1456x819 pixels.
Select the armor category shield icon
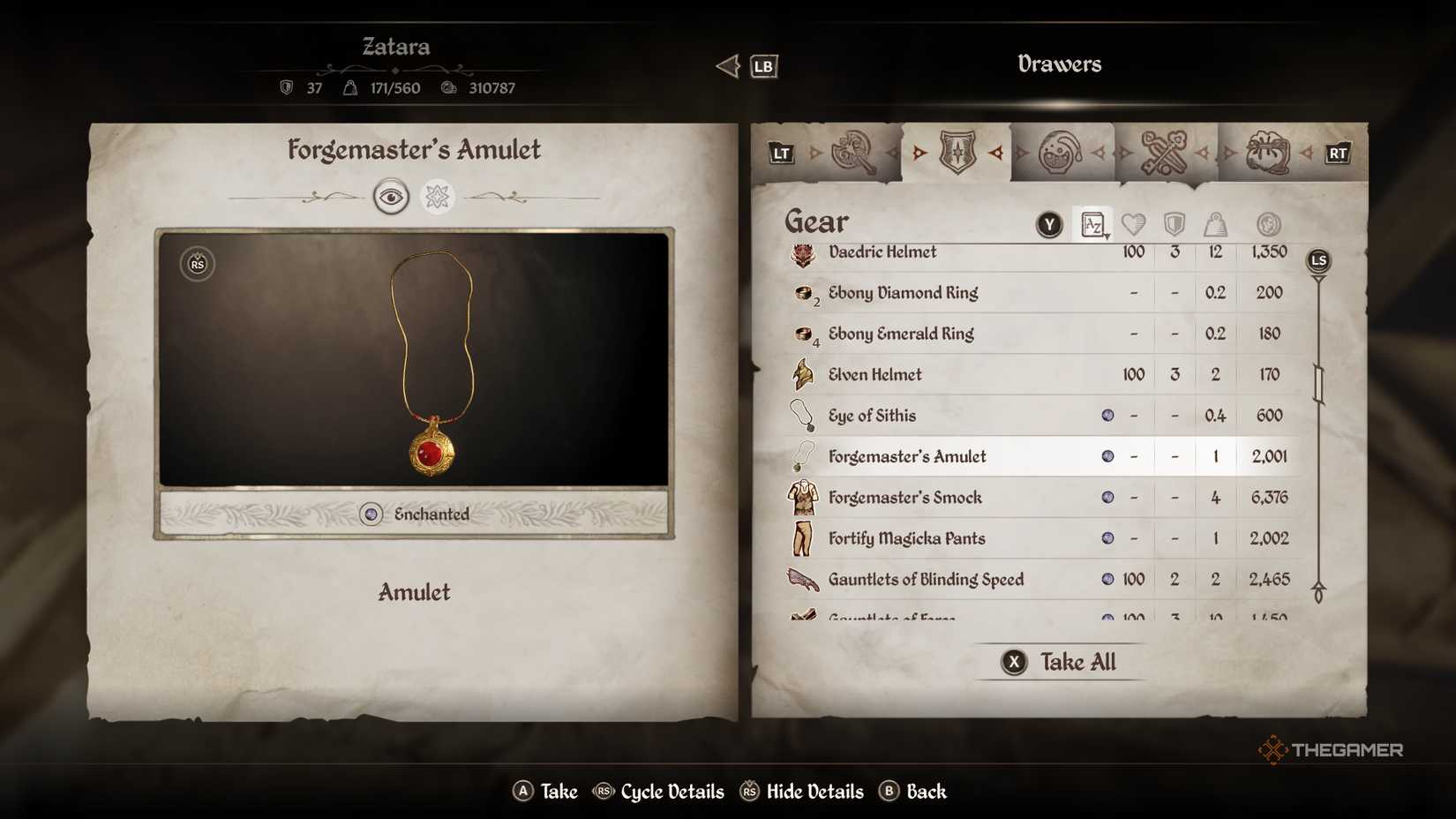point(956,152)
